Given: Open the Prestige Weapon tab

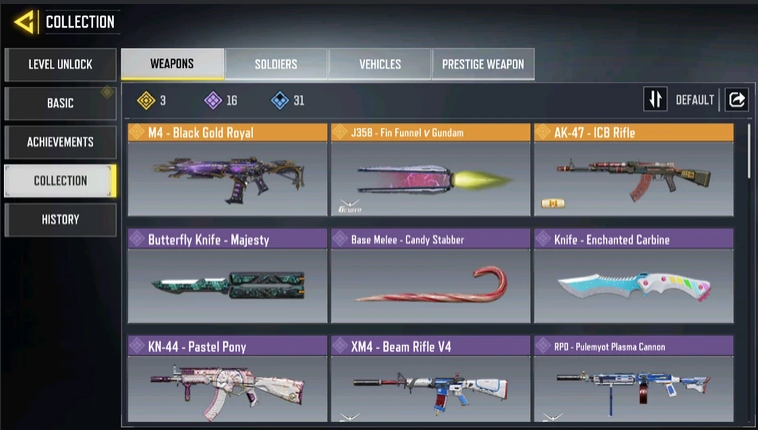Looking at the screenshot, I should 484,64.
